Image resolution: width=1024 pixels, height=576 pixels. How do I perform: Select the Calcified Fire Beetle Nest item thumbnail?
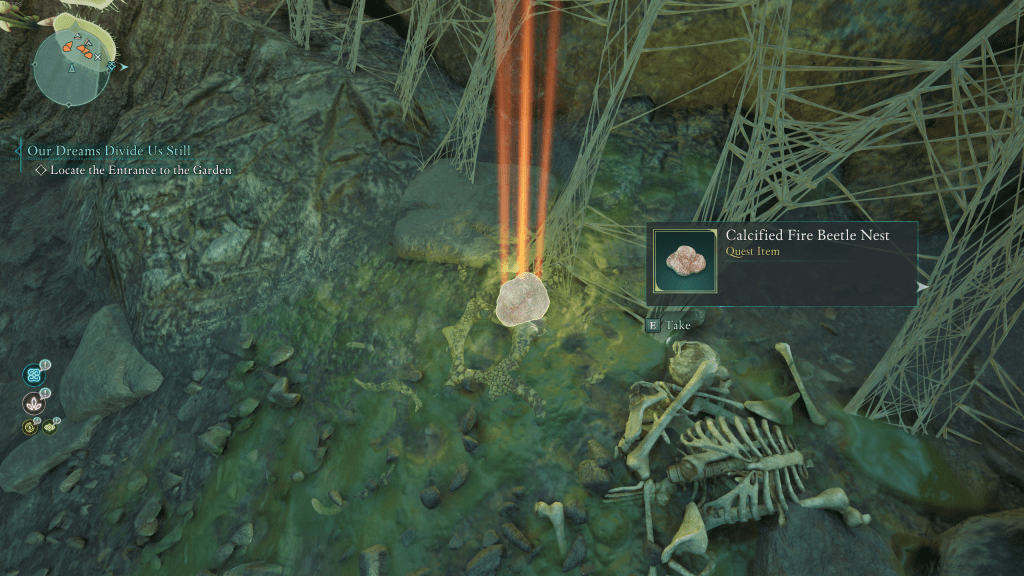(685, 261)
